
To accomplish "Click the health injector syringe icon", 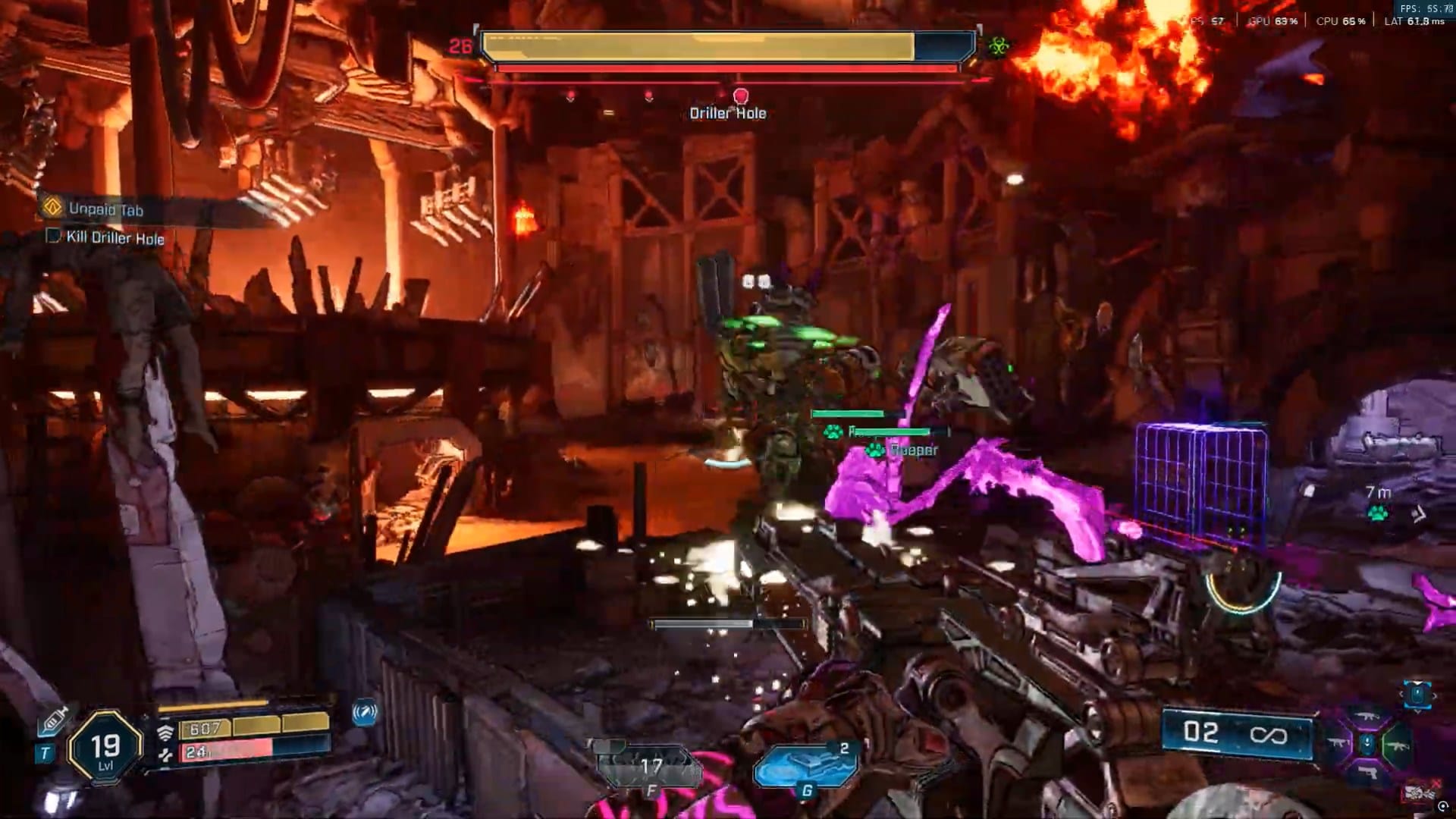I will point(55,719).
